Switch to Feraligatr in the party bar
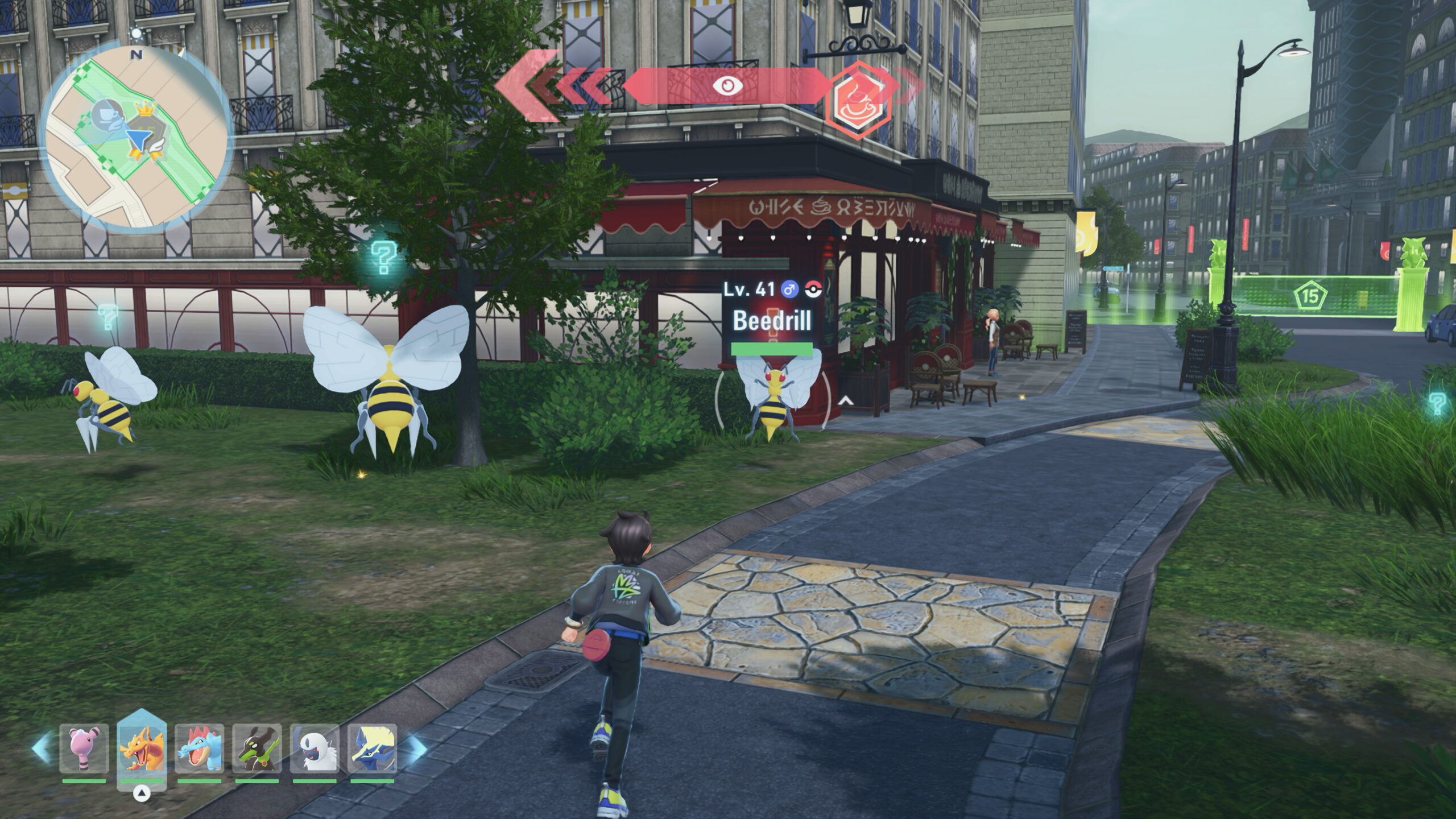1456x819 pixels. coord(200,748)
